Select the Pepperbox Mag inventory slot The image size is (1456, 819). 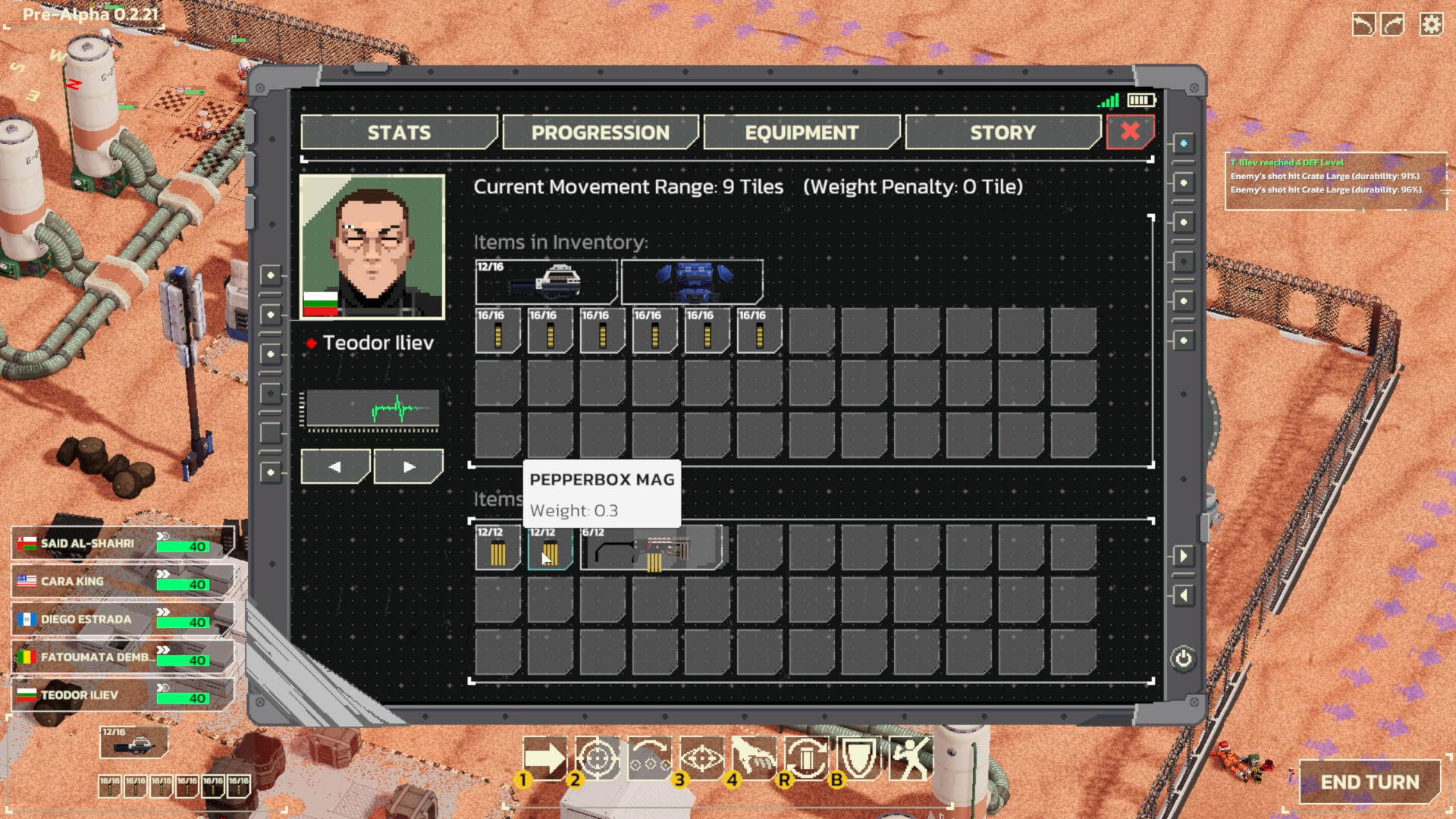(x=551, y=548)
